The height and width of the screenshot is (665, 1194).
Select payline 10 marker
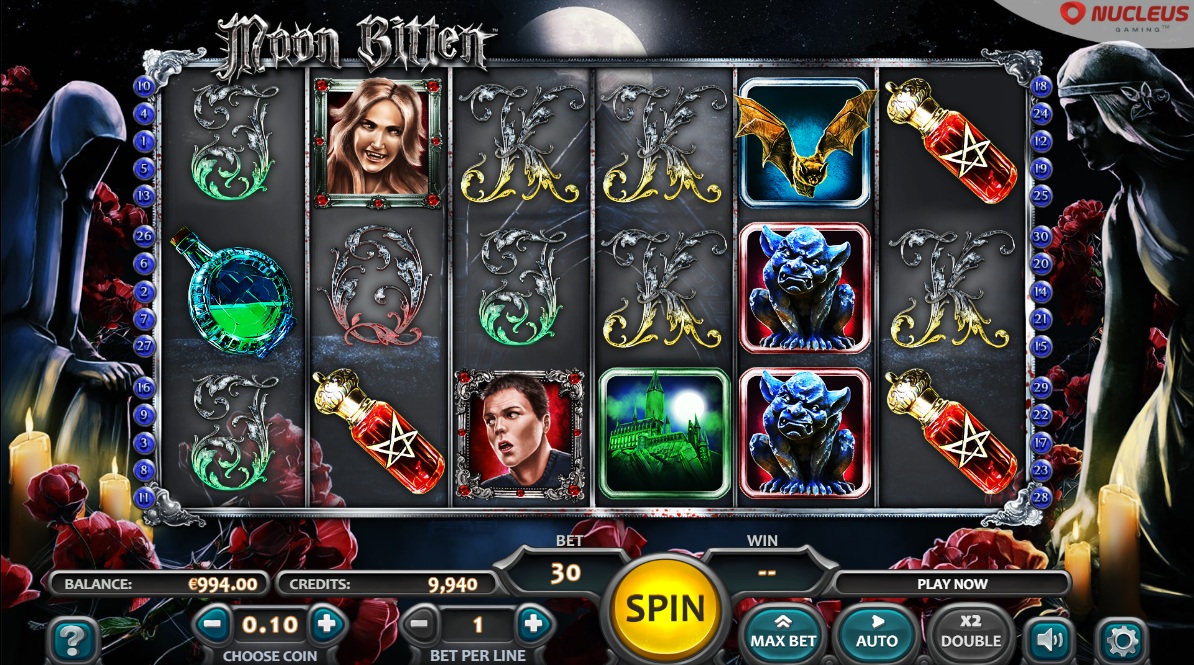143,86
